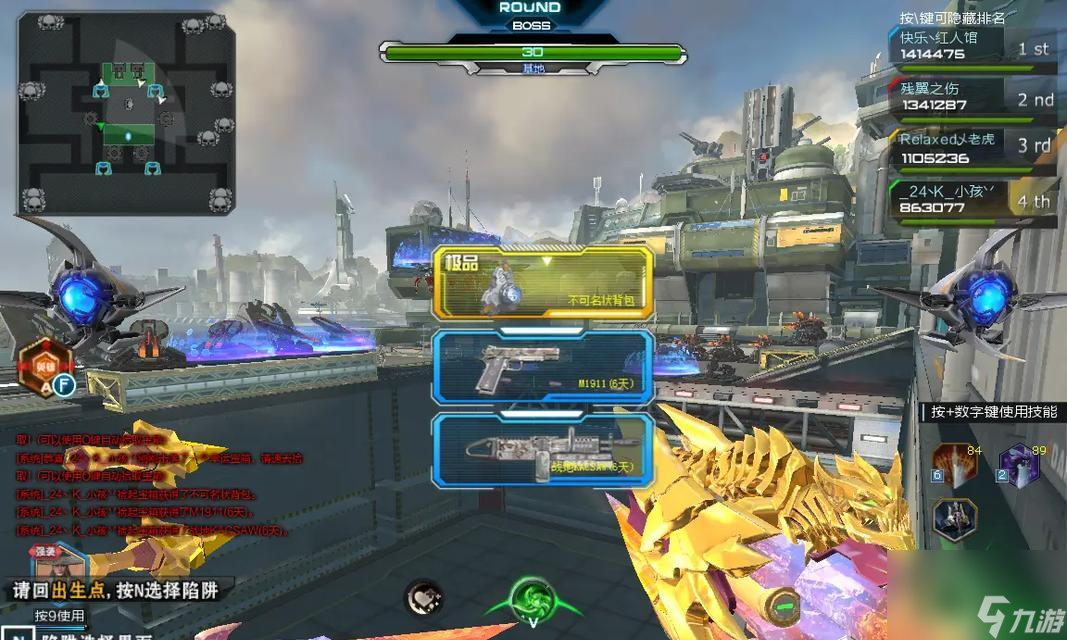Open third place Relaxed乂老虎 ranking row
This screenshot has height=640, width=1067.
tap(971, 148)
